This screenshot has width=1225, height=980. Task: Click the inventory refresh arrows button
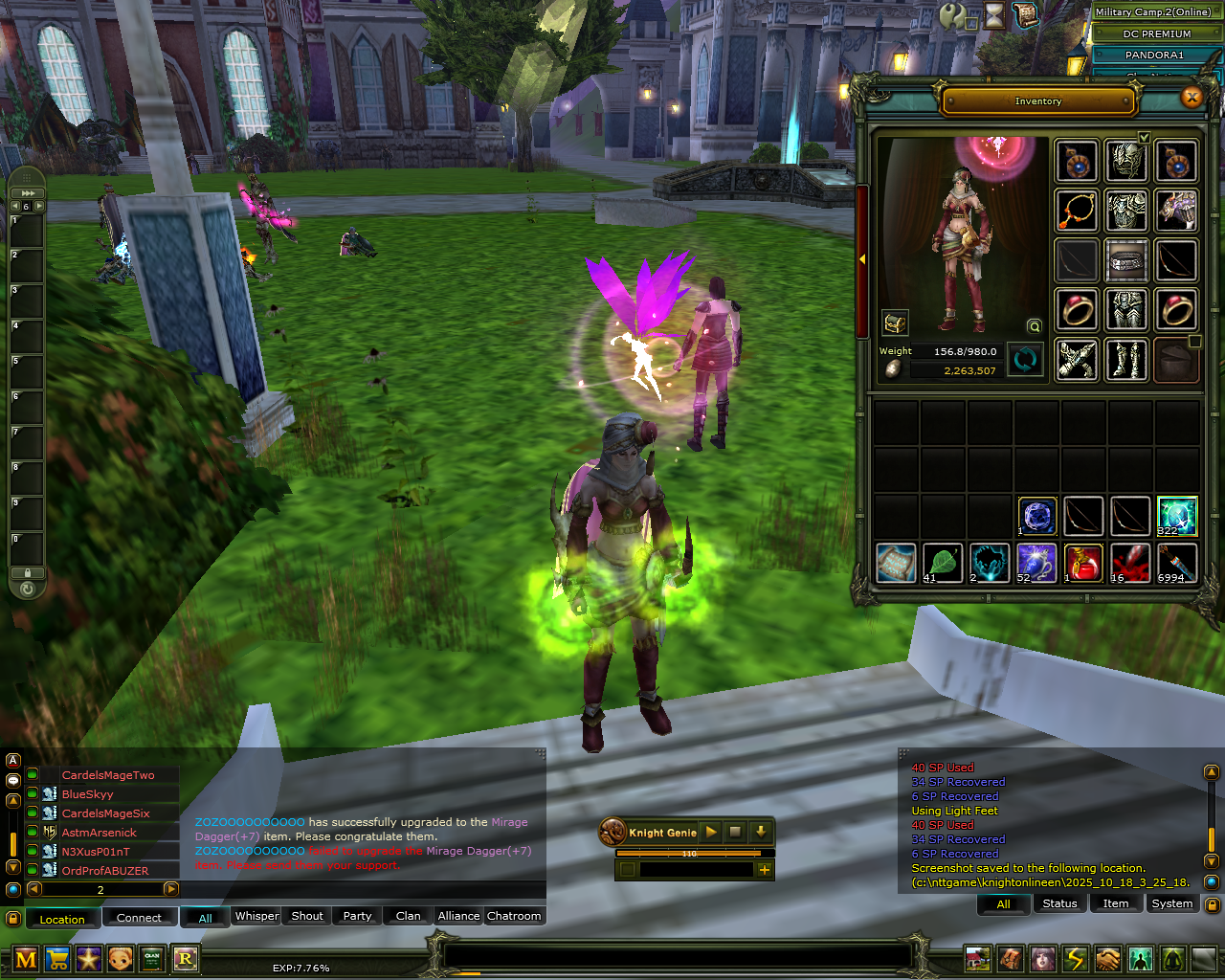(x=1025, y=361)
